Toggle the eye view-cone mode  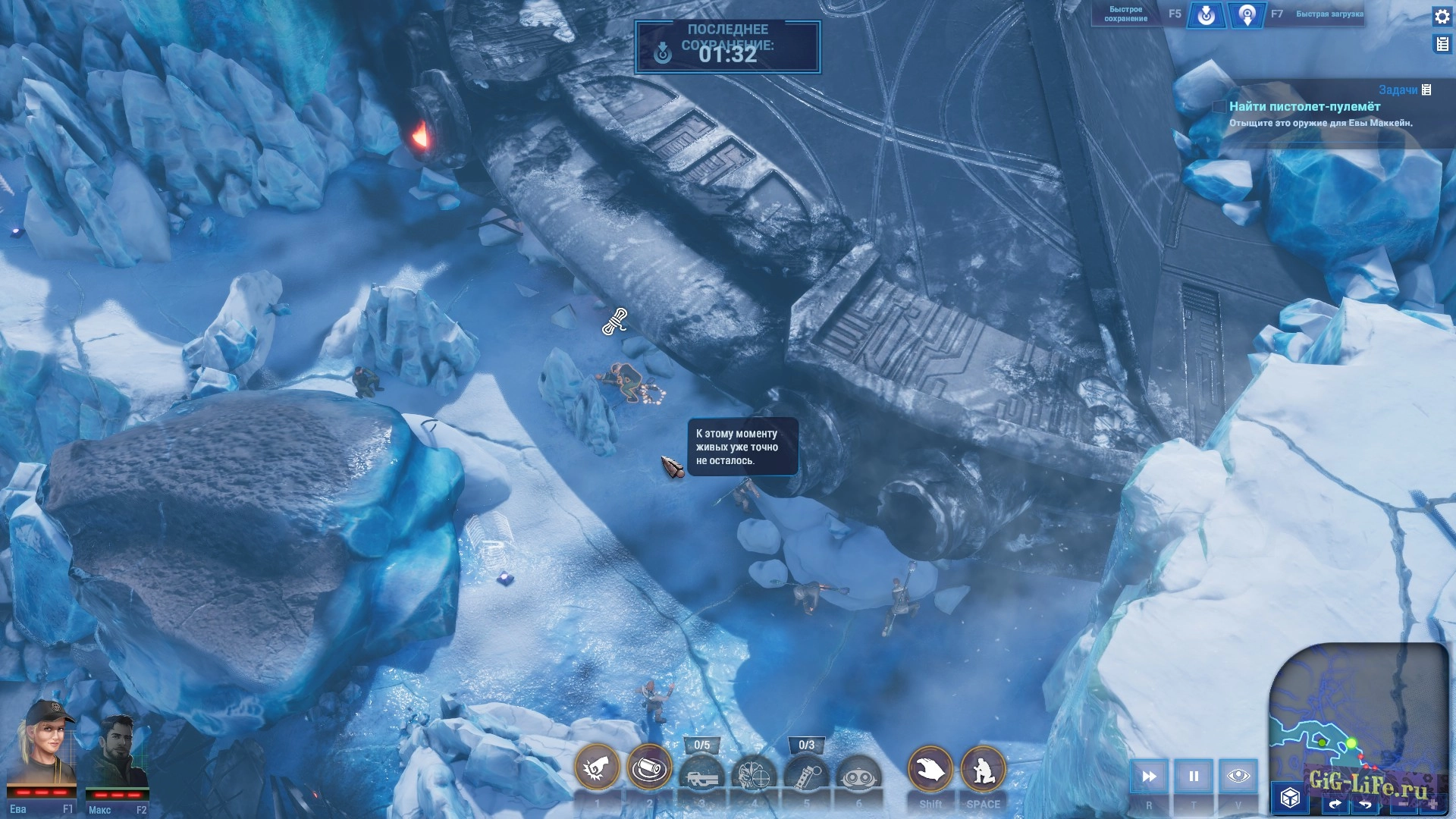coord(1238,776)
